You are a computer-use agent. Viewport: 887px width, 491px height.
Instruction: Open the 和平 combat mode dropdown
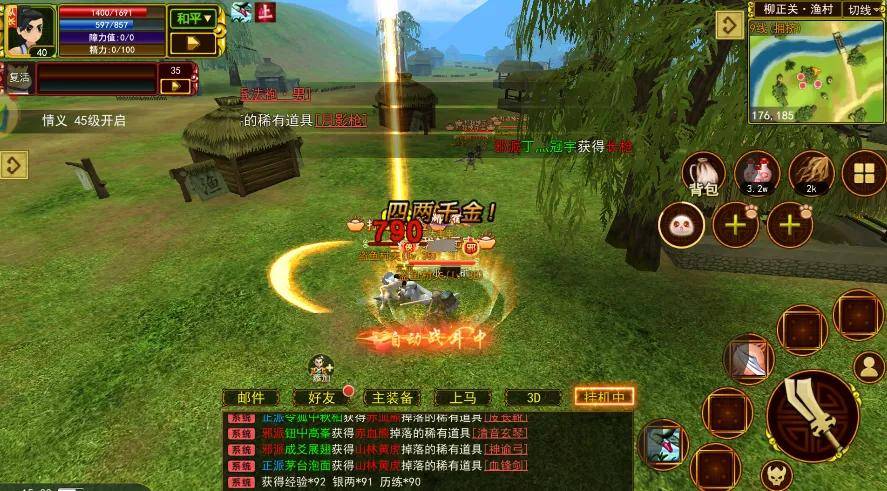(192, 18)
